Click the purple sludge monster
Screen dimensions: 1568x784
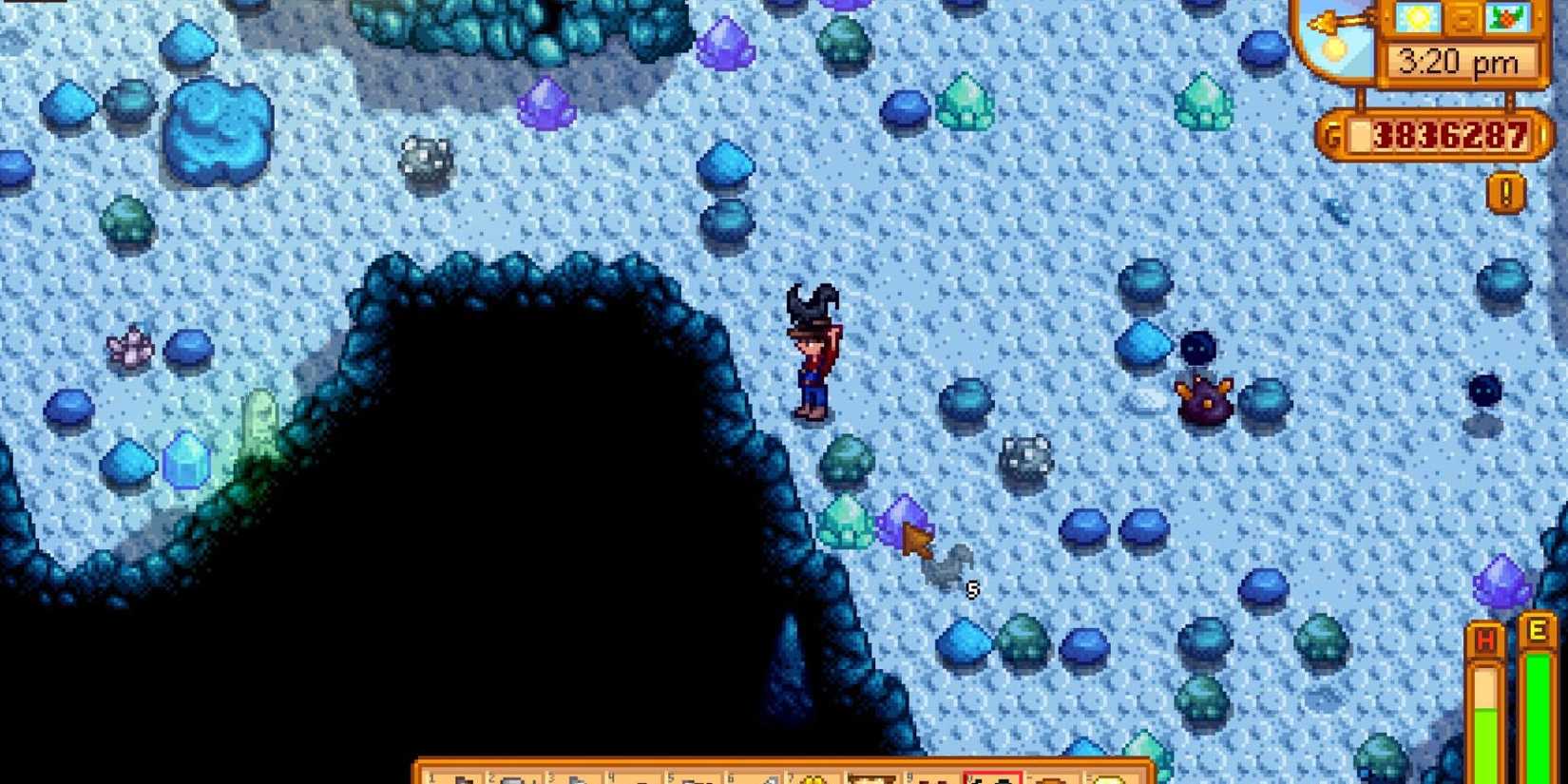pyautogui.click(x=1202, y=399)
